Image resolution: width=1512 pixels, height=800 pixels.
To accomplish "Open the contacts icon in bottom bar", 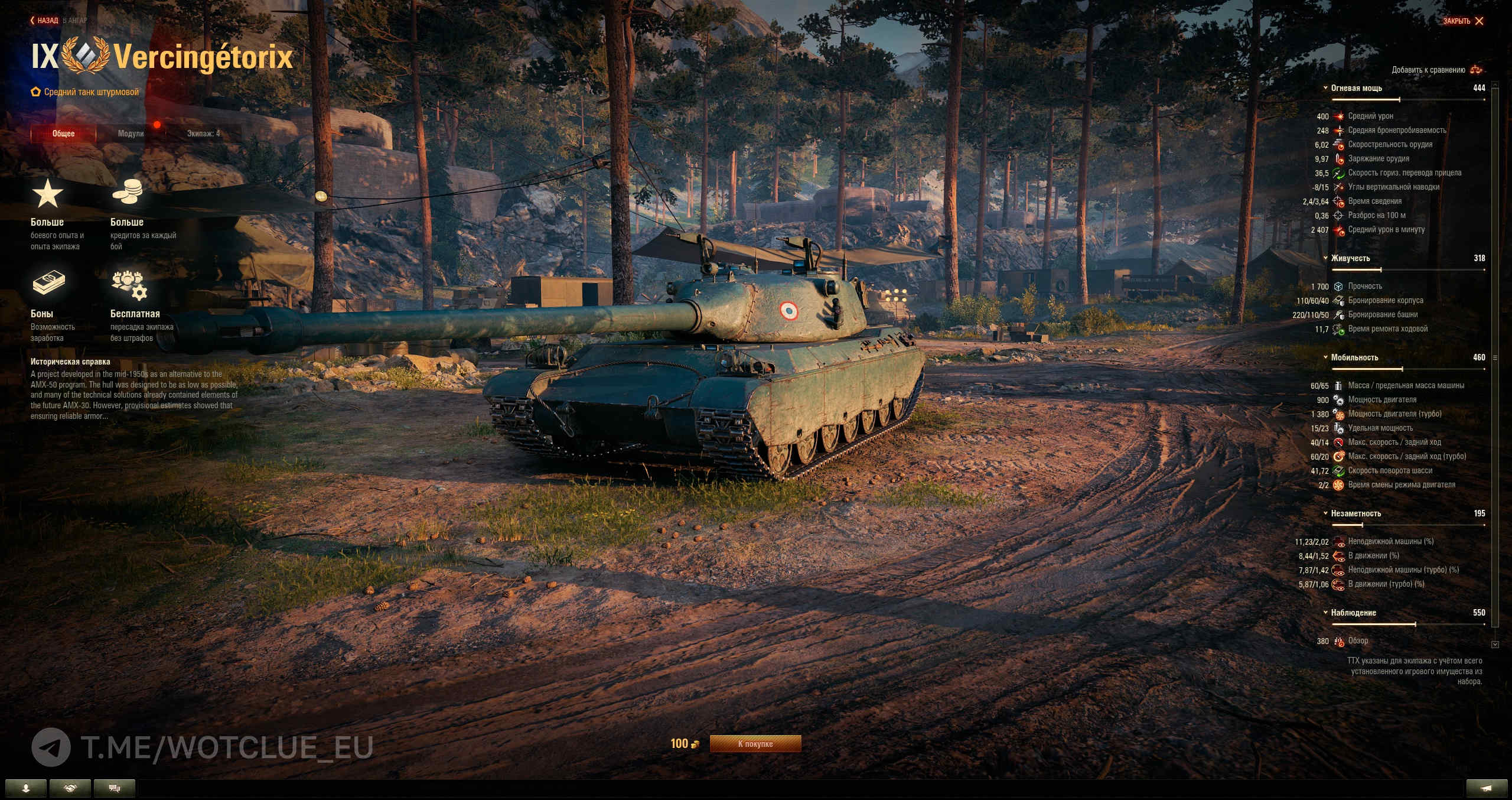I will (25, 788).
